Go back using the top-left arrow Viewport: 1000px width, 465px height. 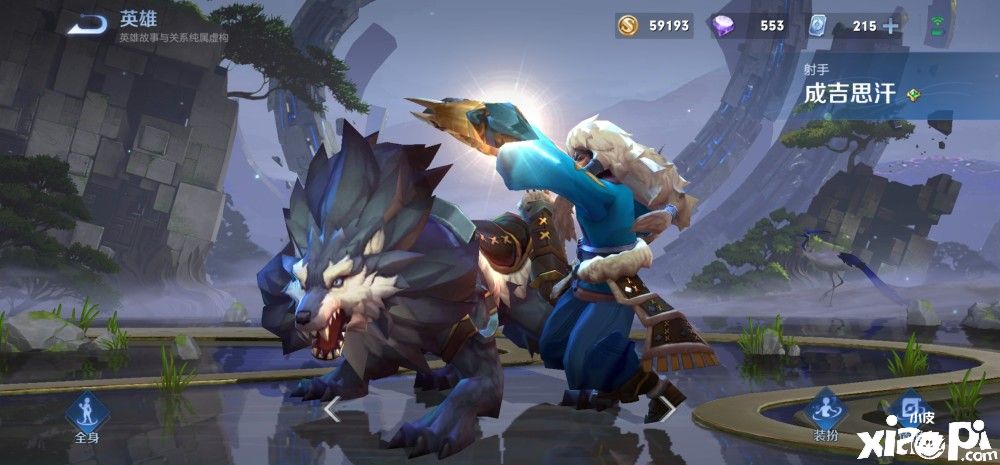88,24
